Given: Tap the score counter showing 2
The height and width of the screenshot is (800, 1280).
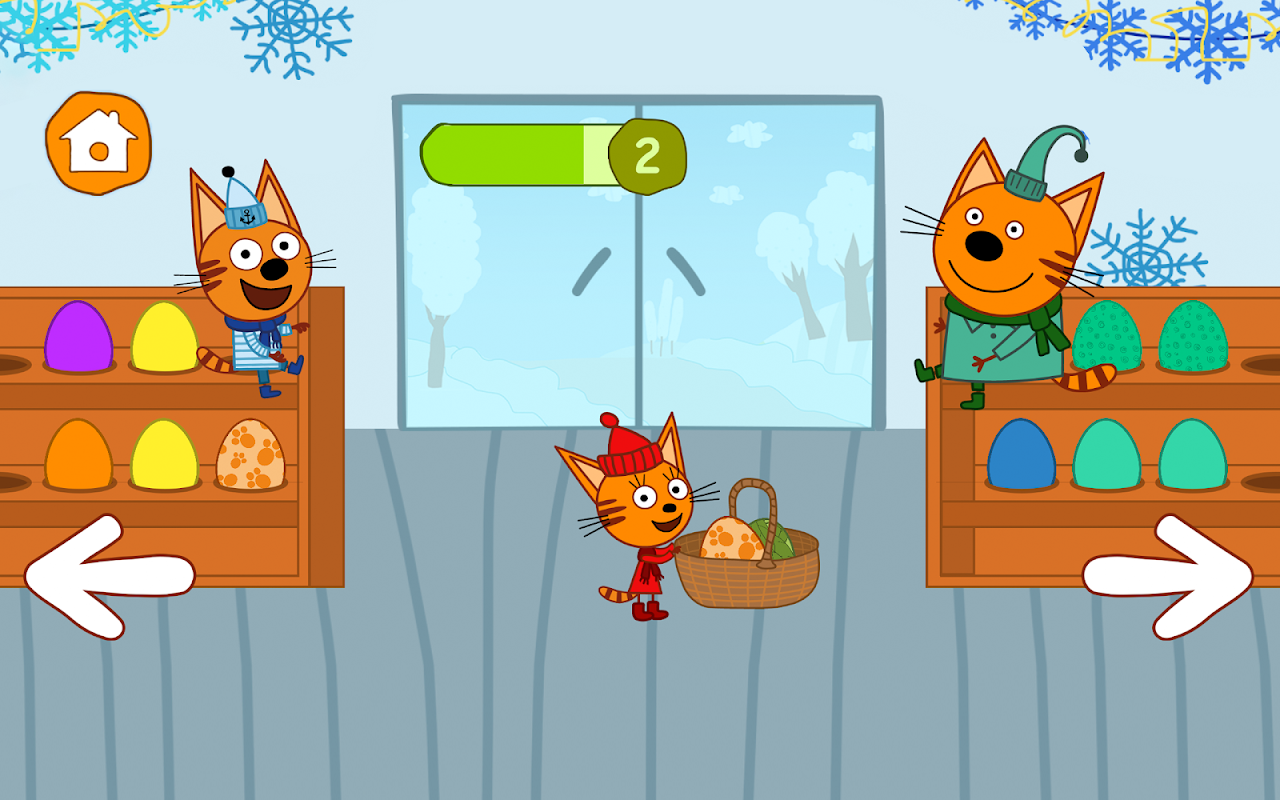Looking at the screenshot, I should coord(647,155).
